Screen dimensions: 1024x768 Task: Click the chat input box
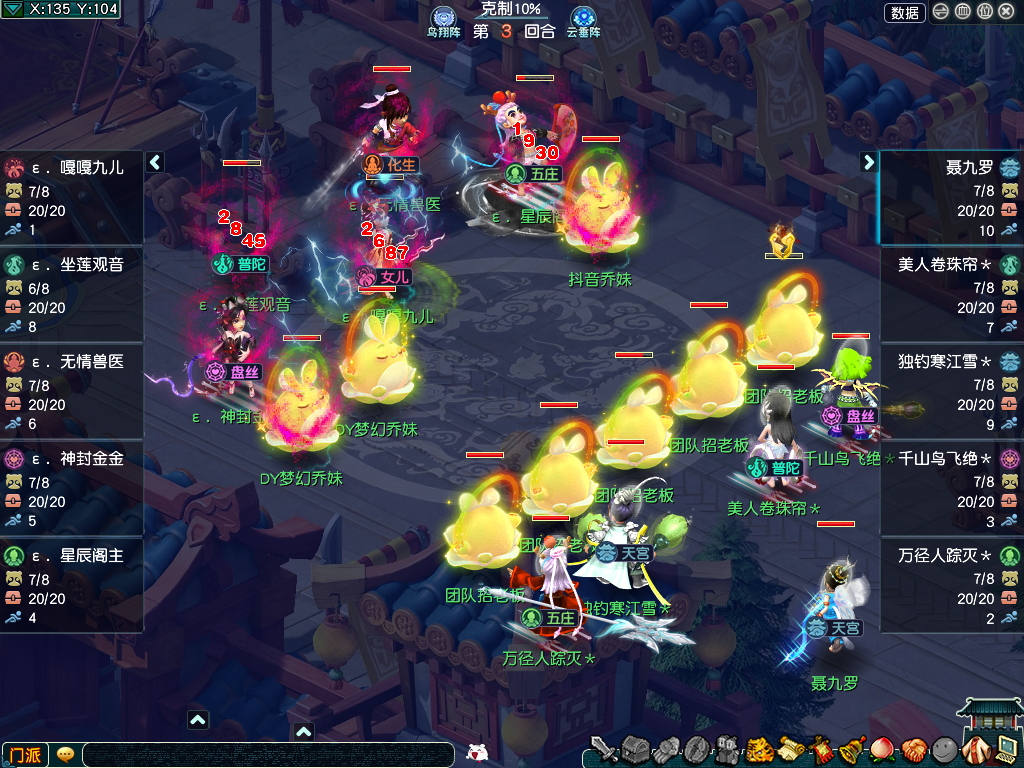270,755
